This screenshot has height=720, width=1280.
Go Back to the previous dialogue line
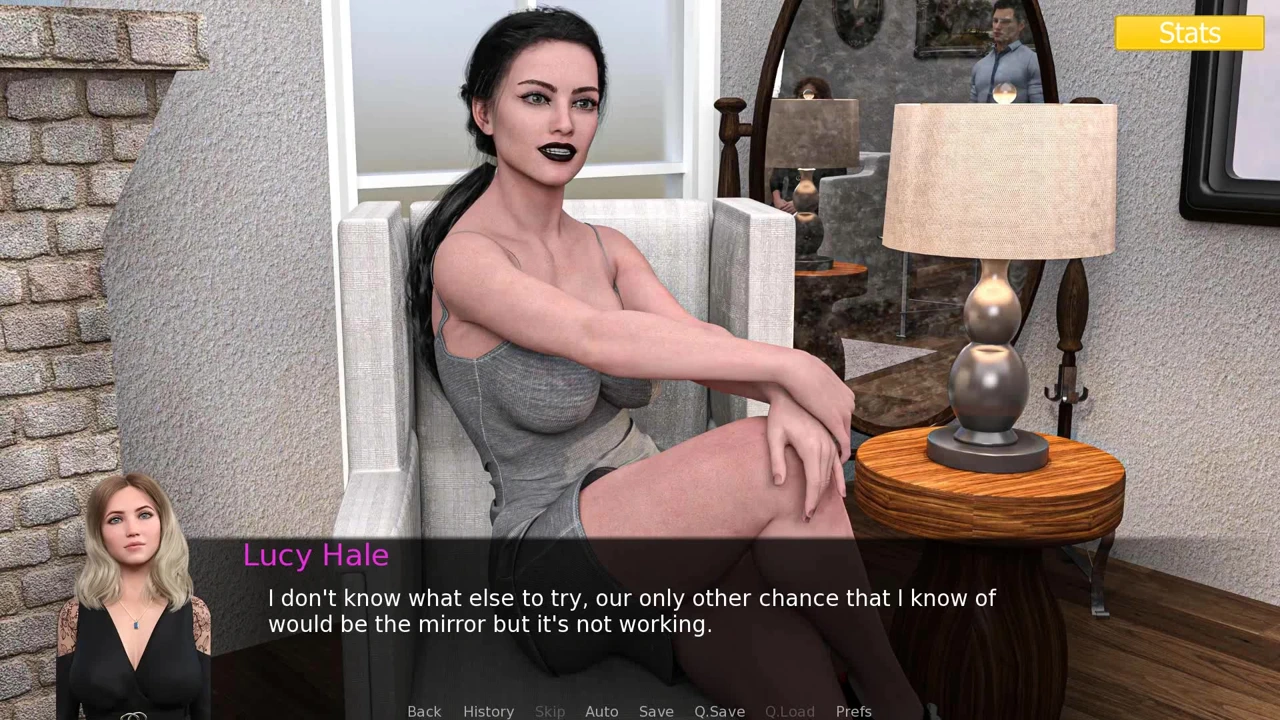tap(424, 711)
